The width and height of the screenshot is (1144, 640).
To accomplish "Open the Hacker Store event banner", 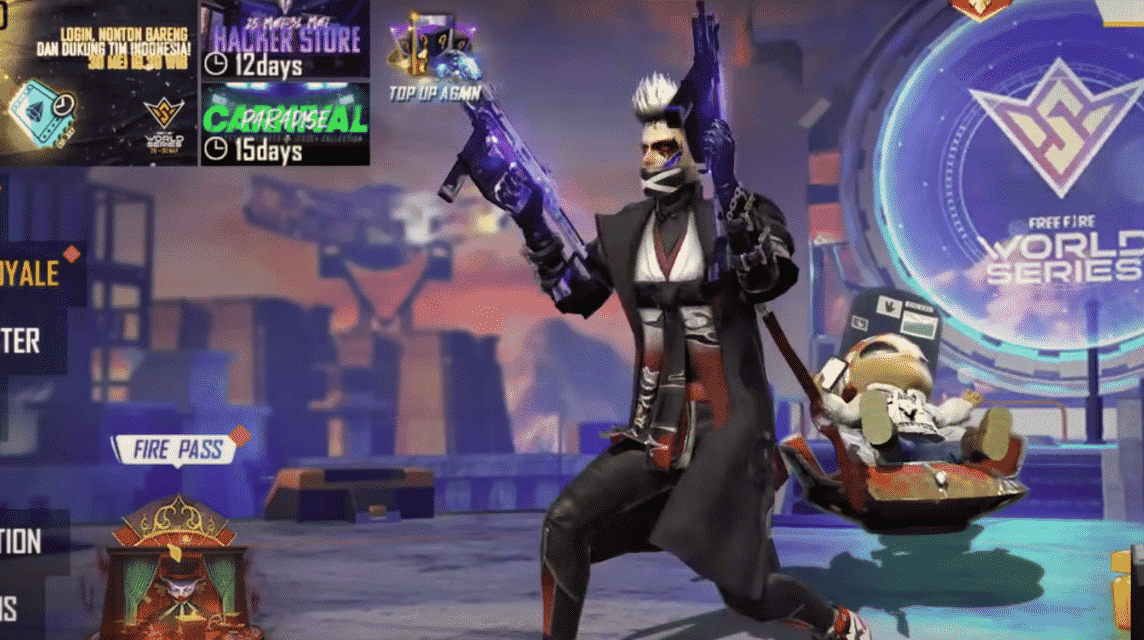I will (285, 40).
